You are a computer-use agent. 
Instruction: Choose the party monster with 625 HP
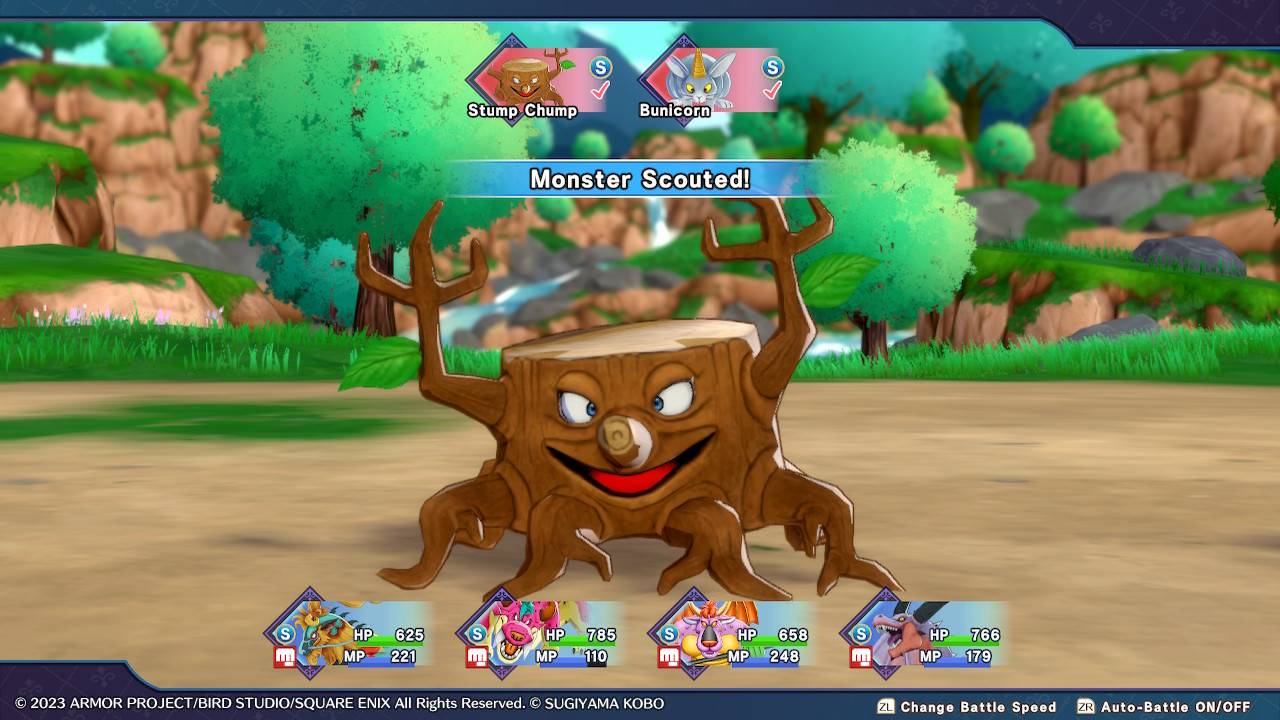pos(350,635)
